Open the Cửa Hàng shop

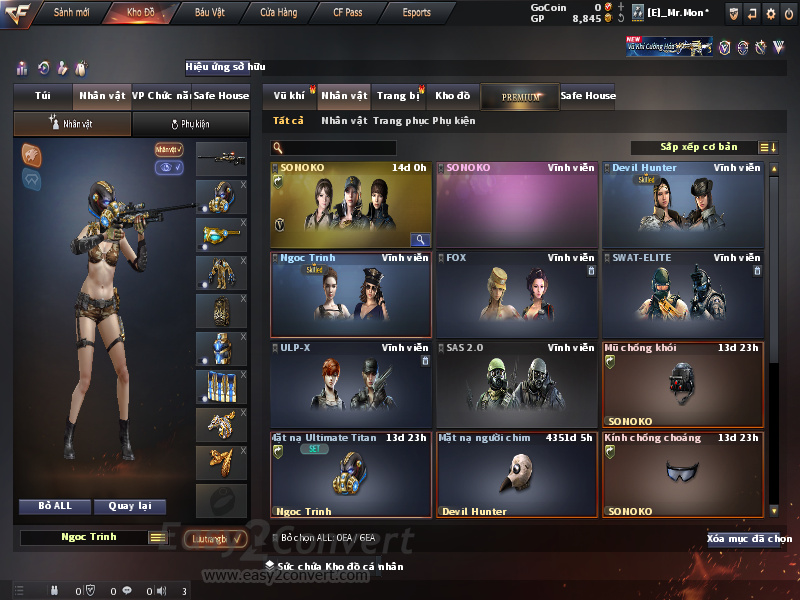pyautogui.click(x=280, y=13)
